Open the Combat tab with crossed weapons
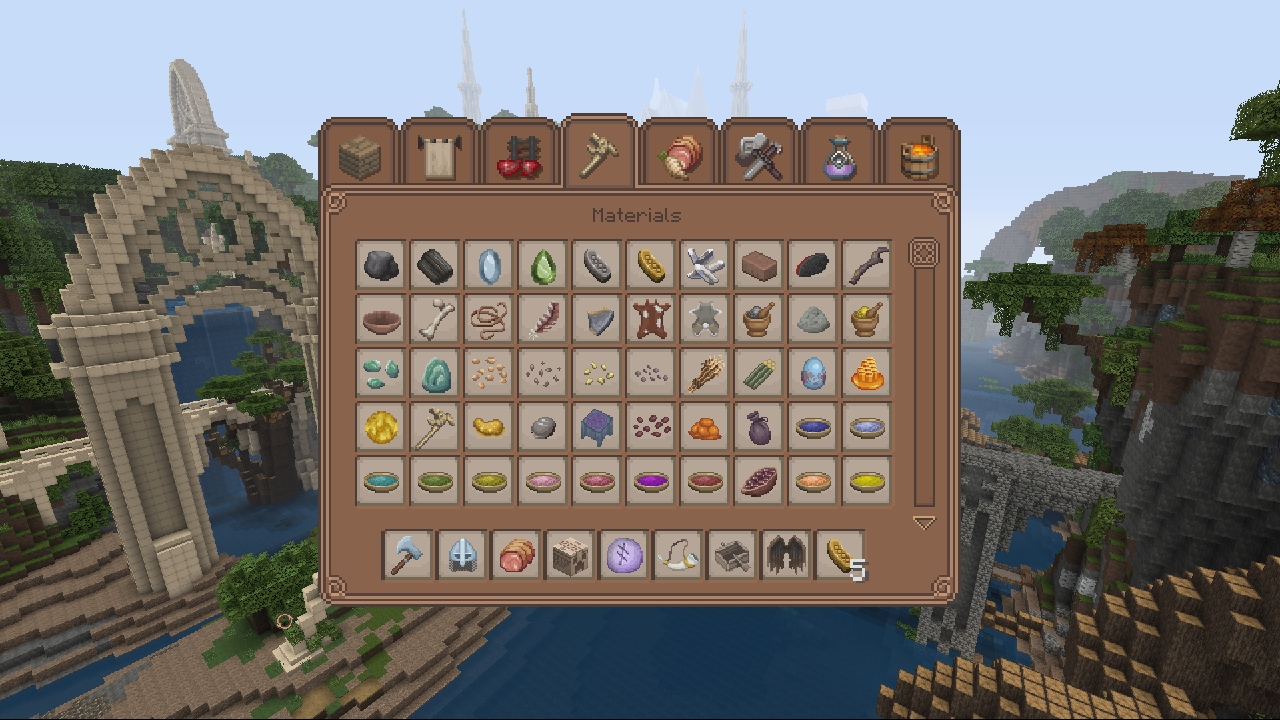The width and height of the screenshot is (1280, 720). tap(760, 155)
